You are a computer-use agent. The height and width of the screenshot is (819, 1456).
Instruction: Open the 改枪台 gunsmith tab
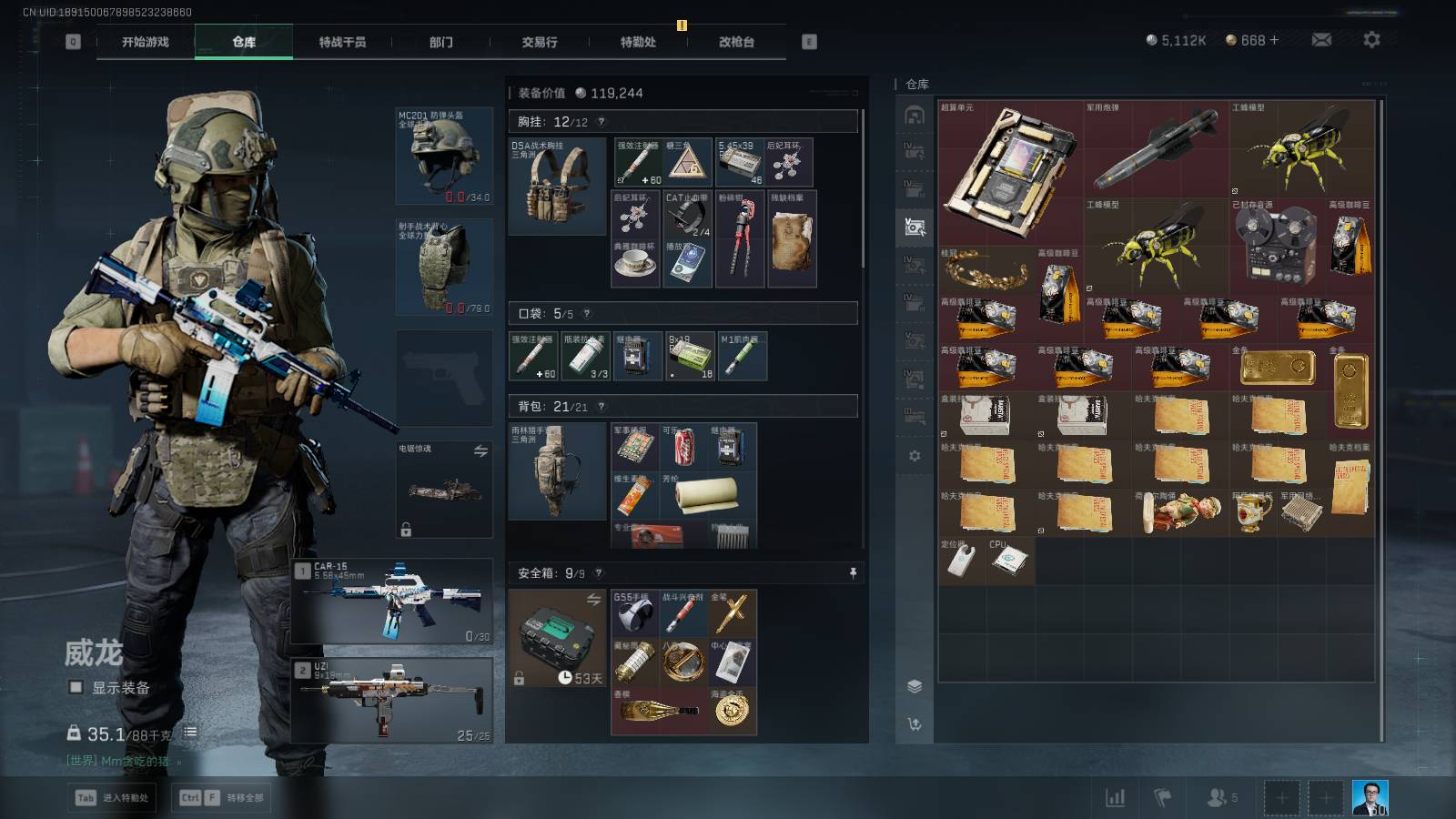(x=736, y=42)
